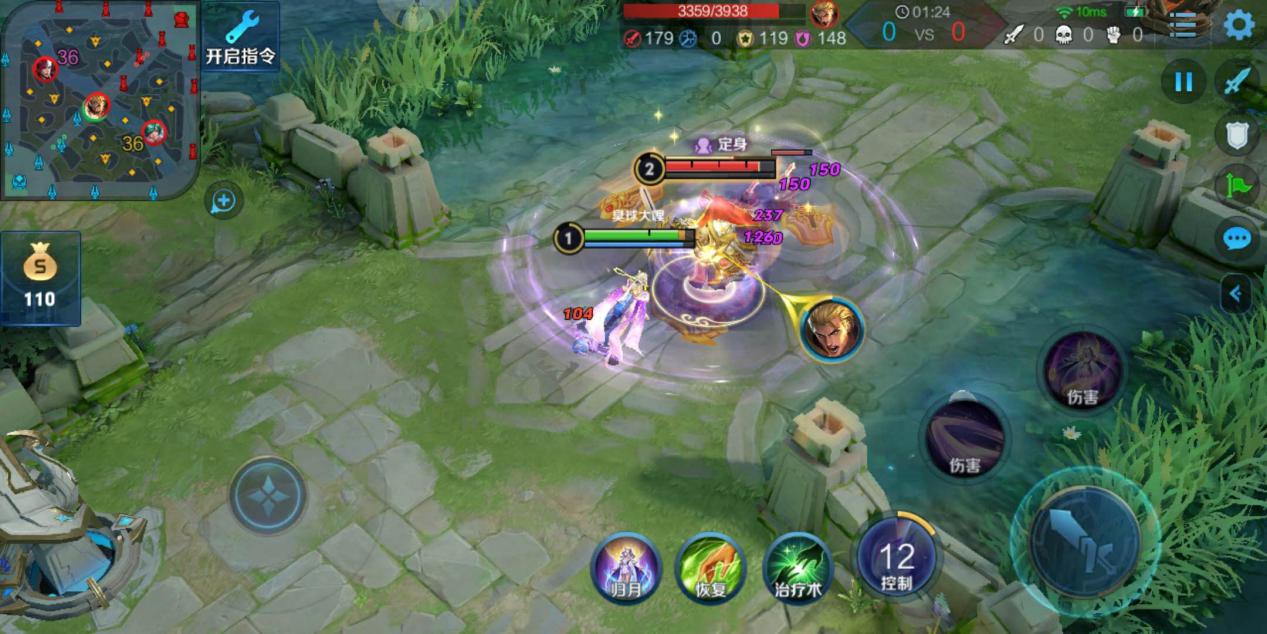Cast the 伤害 skill with purple slash

(x=964, y=438)
